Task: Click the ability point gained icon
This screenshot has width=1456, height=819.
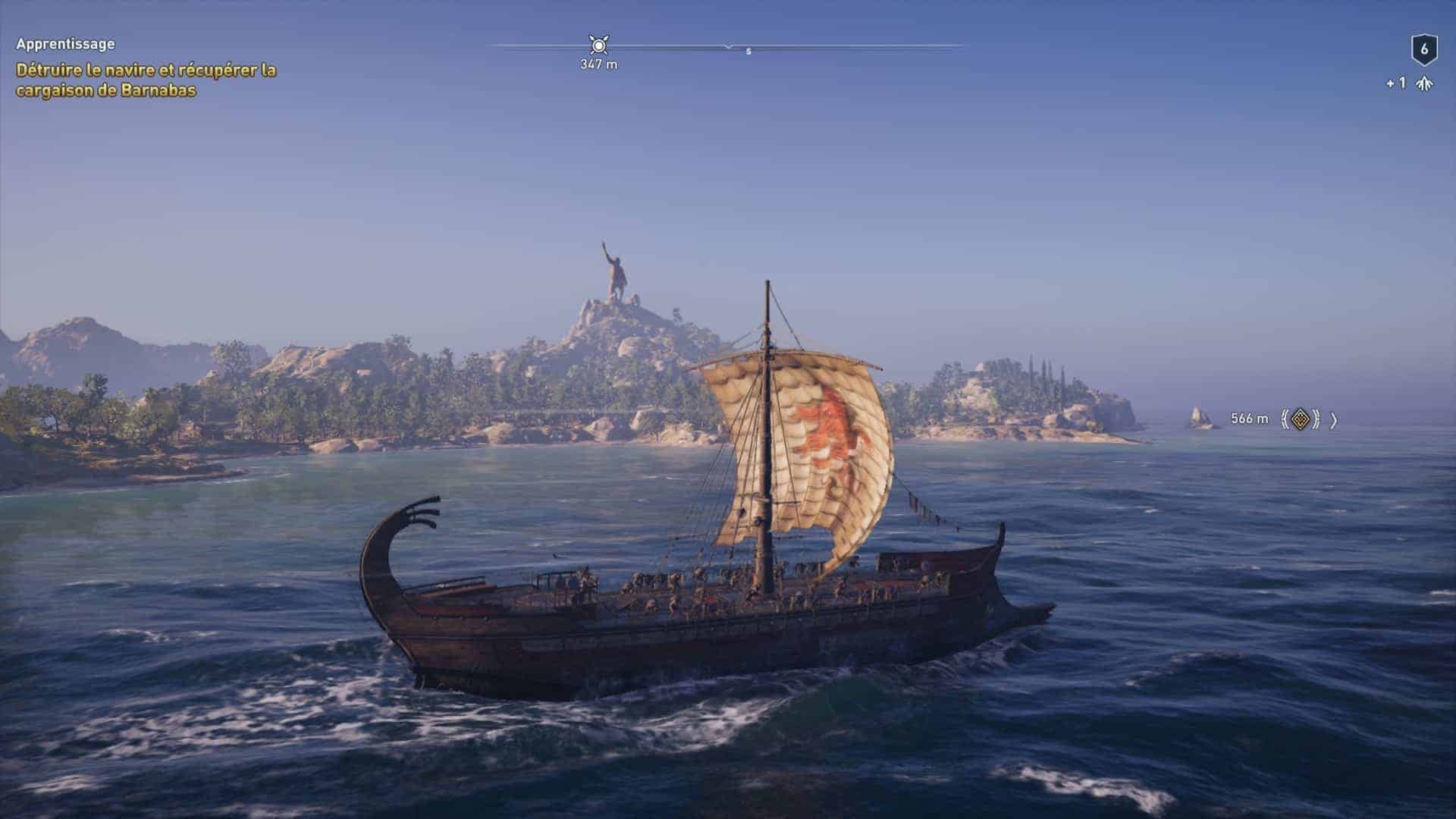Action: [x=1425, y=83]
